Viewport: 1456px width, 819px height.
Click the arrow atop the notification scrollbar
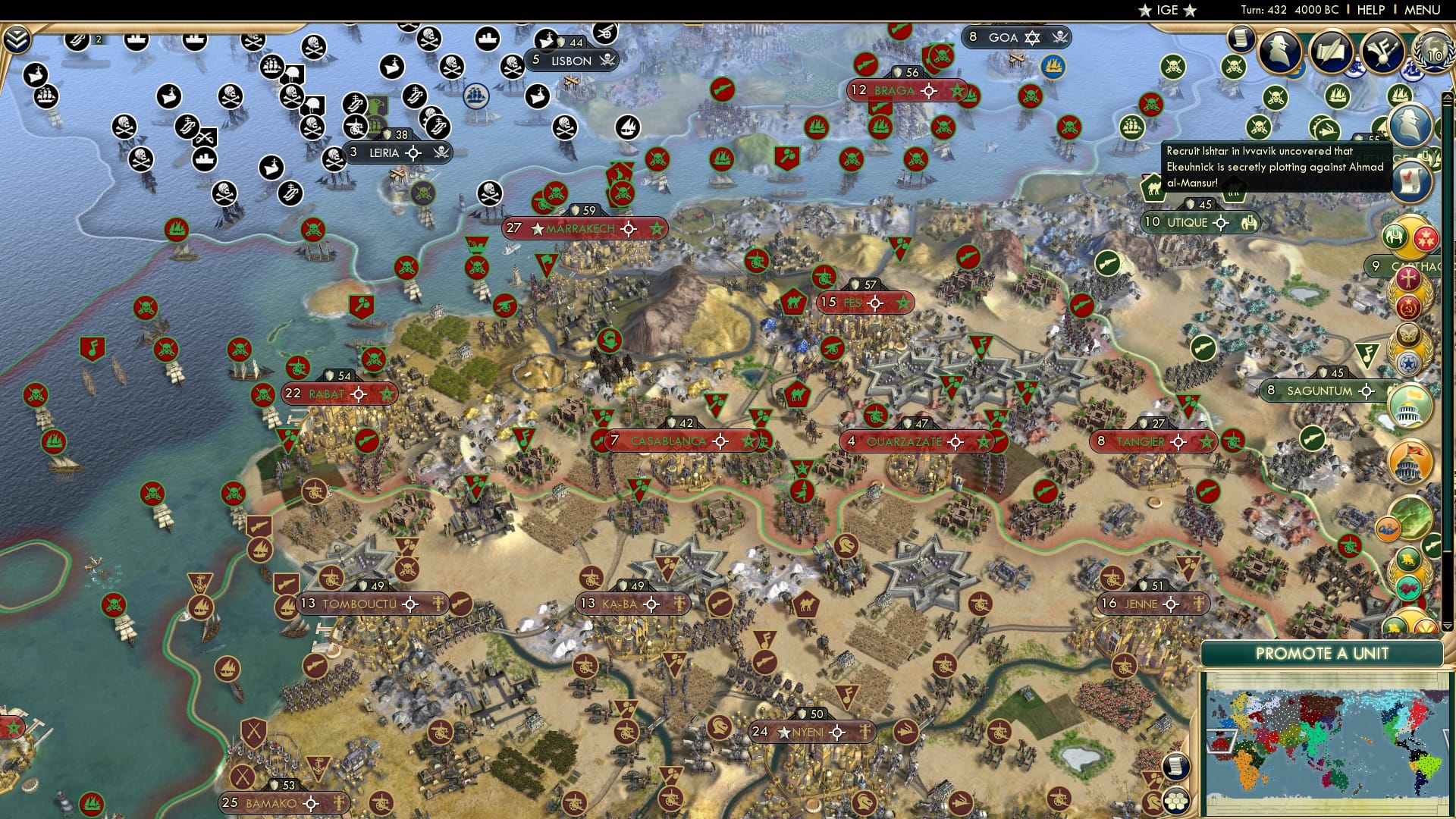1446,97
